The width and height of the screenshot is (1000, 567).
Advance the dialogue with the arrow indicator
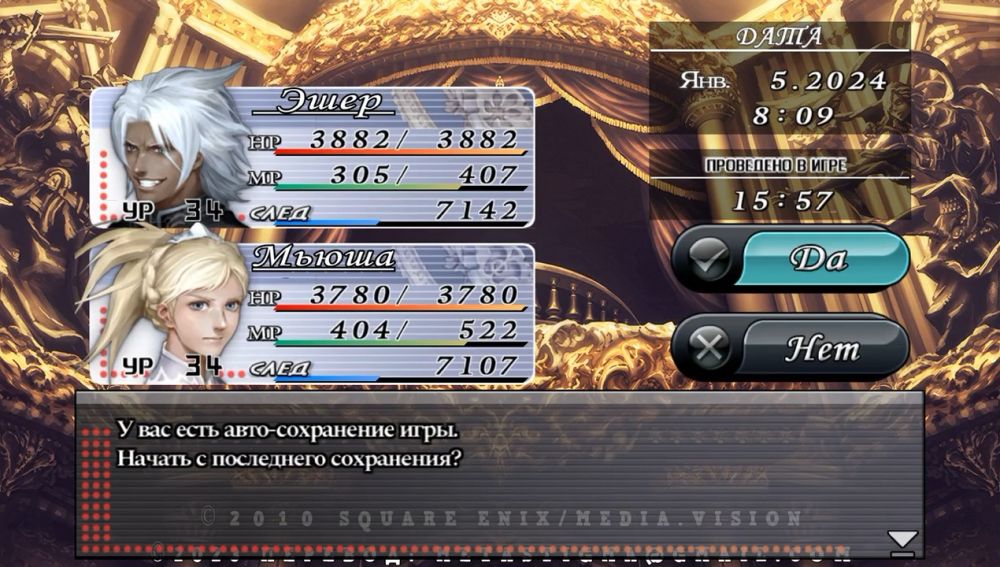(x=902, y=541)
